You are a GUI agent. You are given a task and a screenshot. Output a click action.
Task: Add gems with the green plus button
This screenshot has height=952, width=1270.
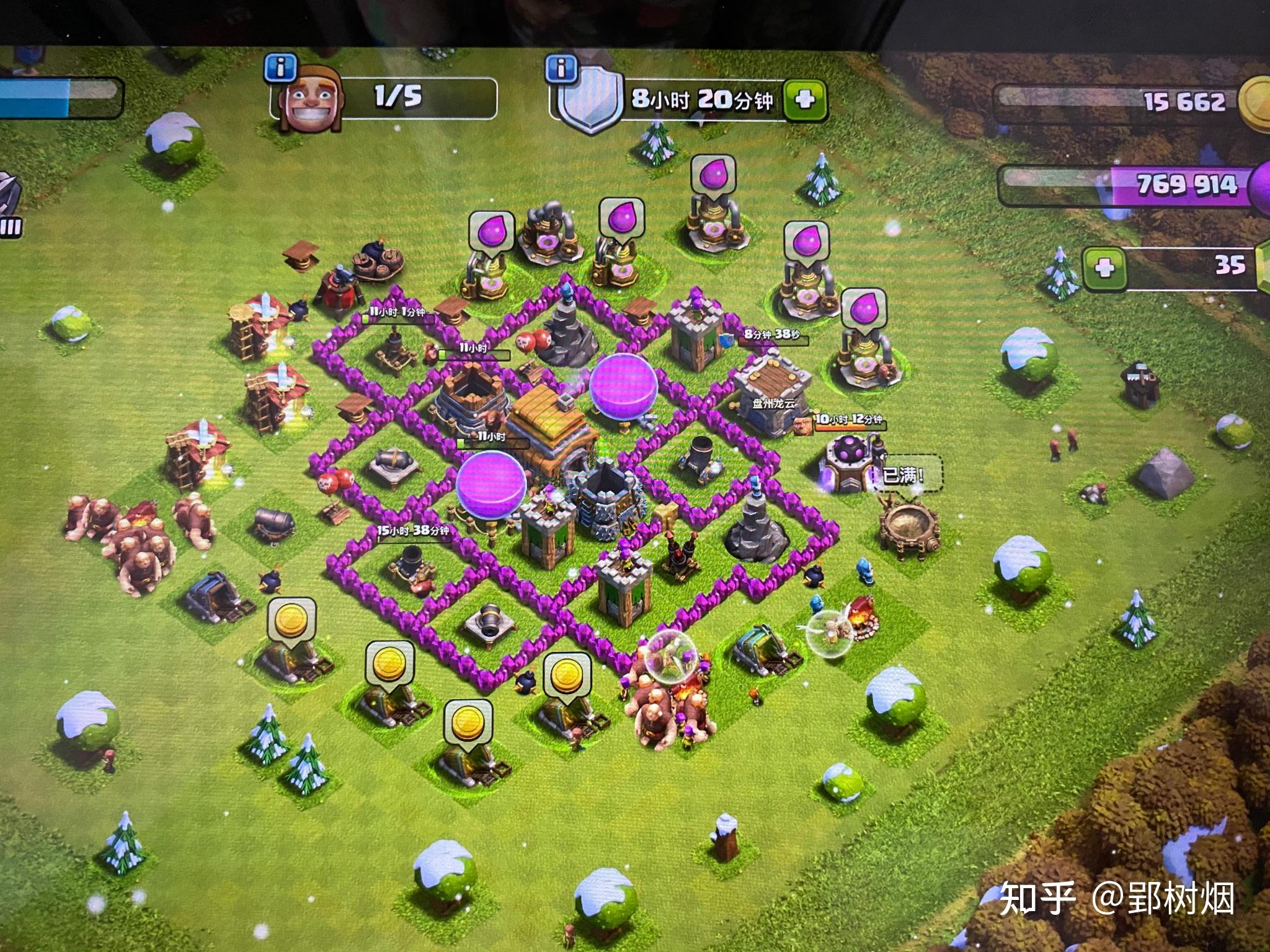(1104, 268)
